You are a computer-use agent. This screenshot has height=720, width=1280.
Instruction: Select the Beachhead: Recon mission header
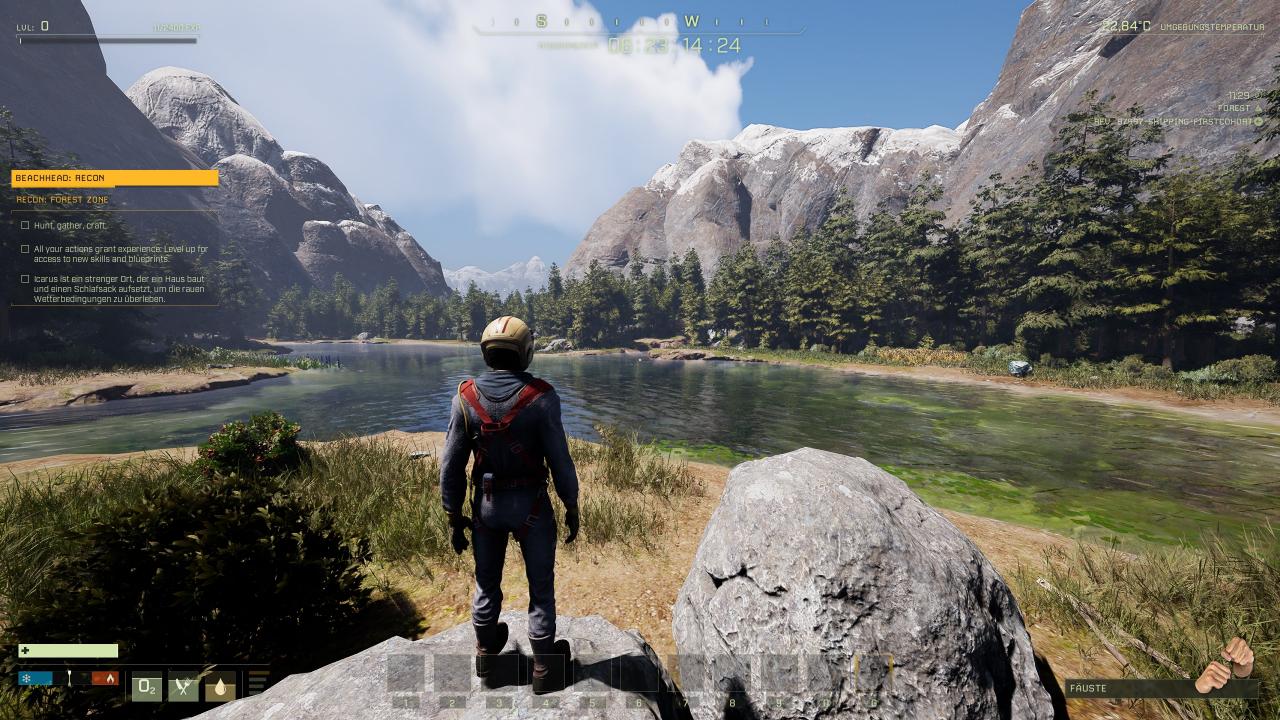tap(114, 178)
